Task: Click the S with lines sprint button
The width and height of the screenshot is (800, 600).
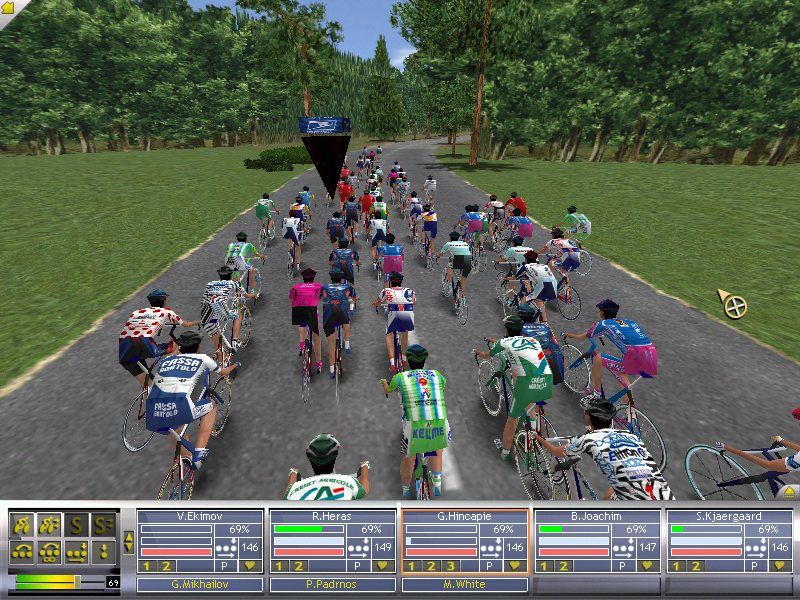Action: coord(103,523)
